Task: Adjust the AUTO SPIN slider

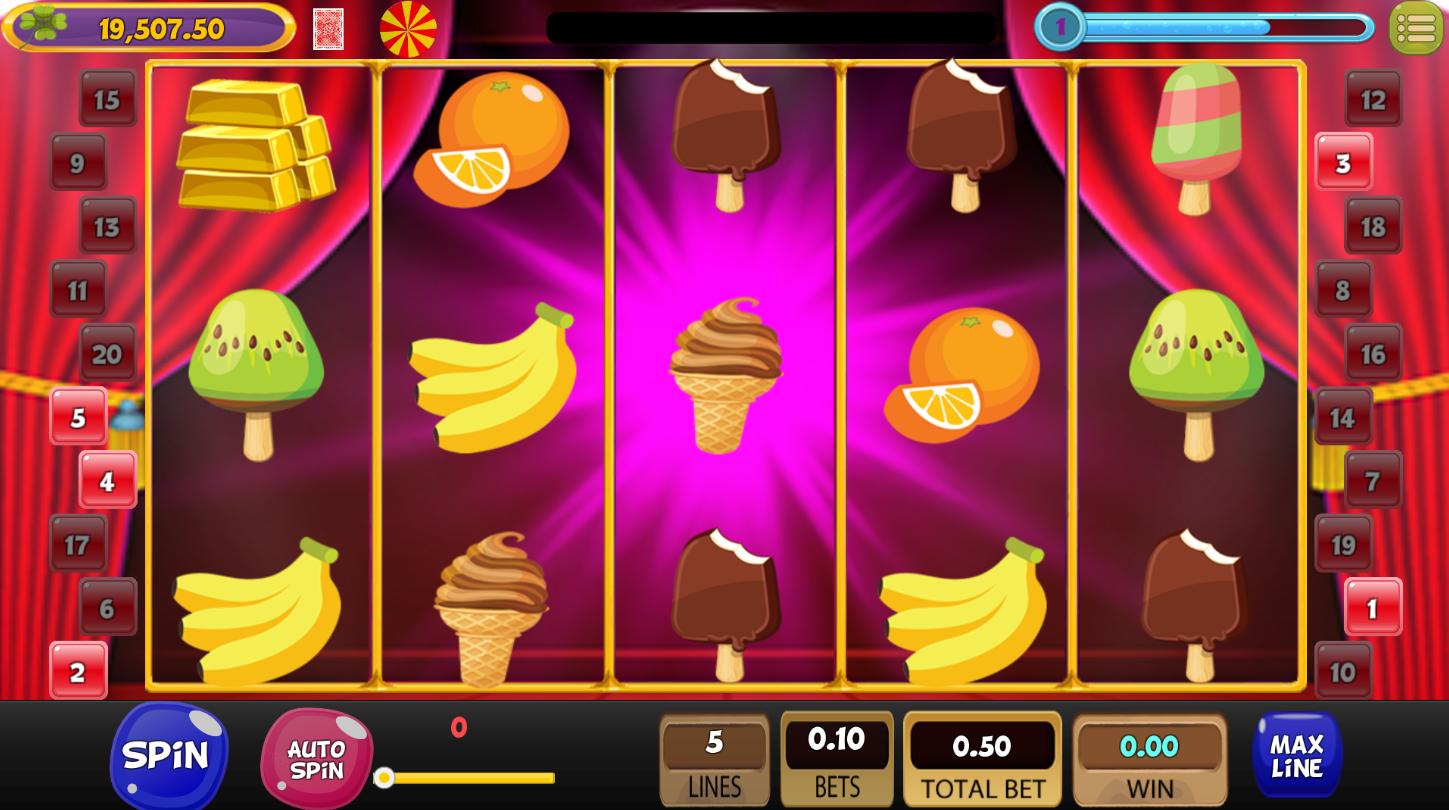Action: [x=385, y=776]
